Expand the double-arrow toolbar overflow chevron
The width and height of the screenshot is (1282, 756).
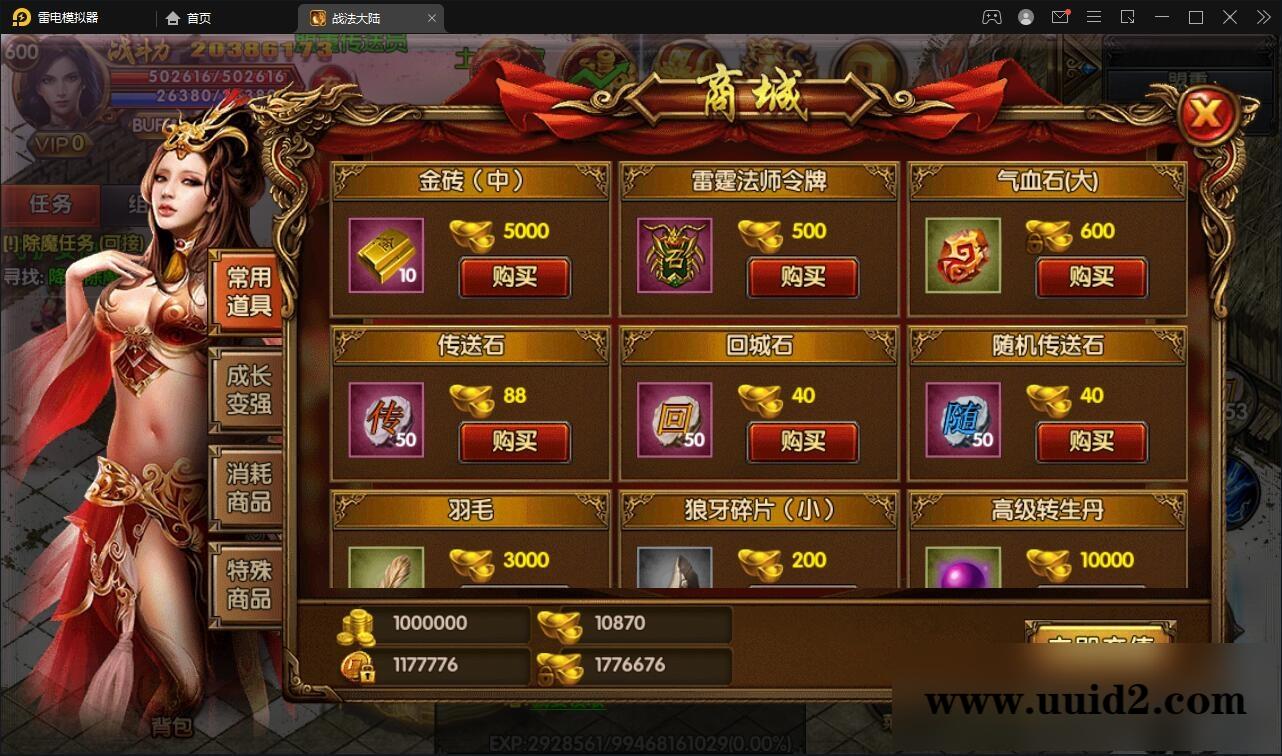pyautogui.click(x=1262, y=17)
